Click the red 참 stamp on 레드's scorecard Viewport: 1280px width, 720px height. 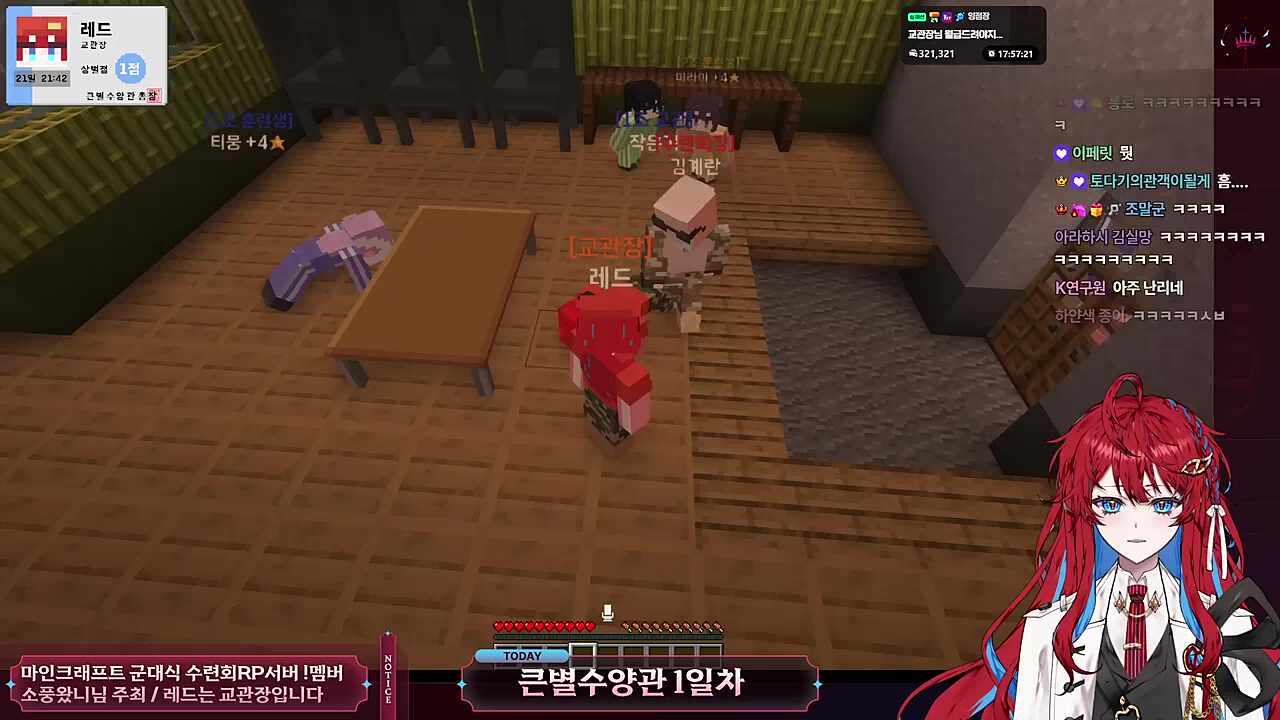click(x=151, y=95)
